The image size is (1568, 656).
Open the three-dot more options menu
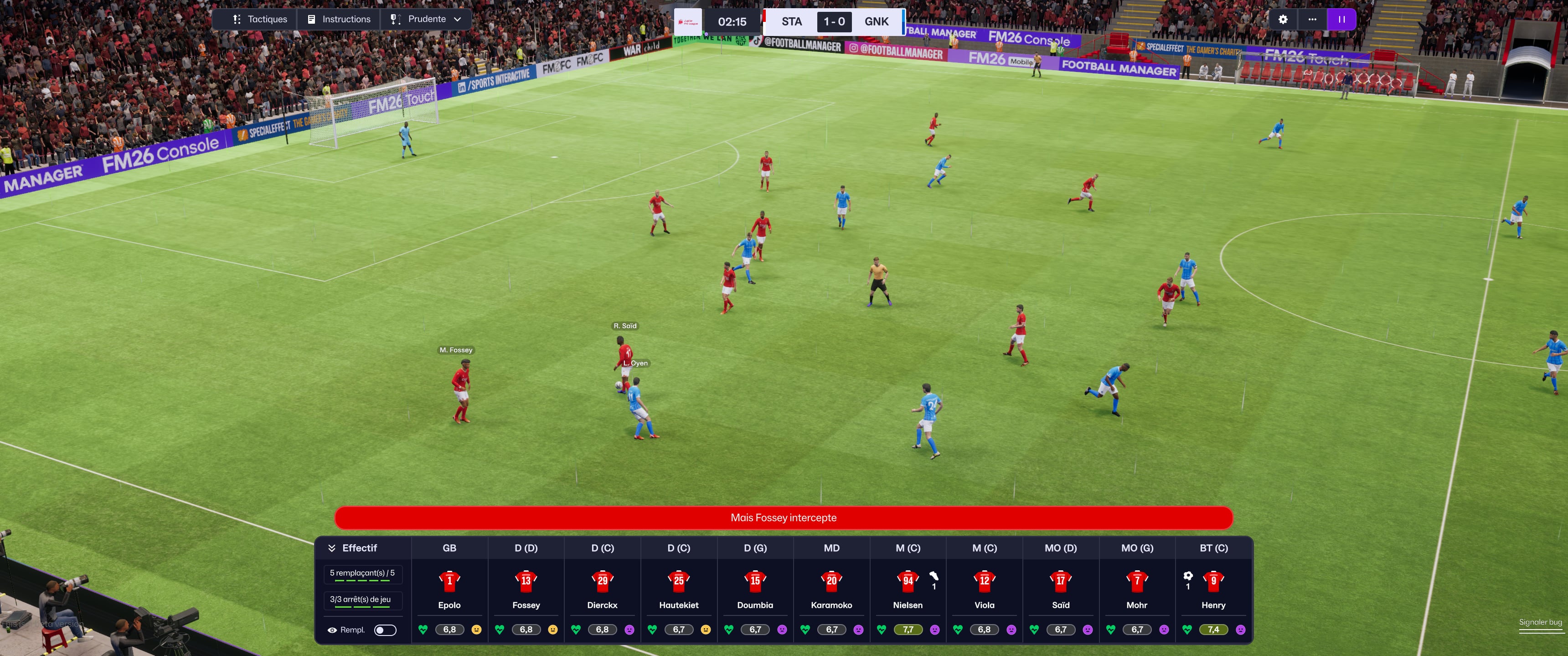click(1312, 20)
